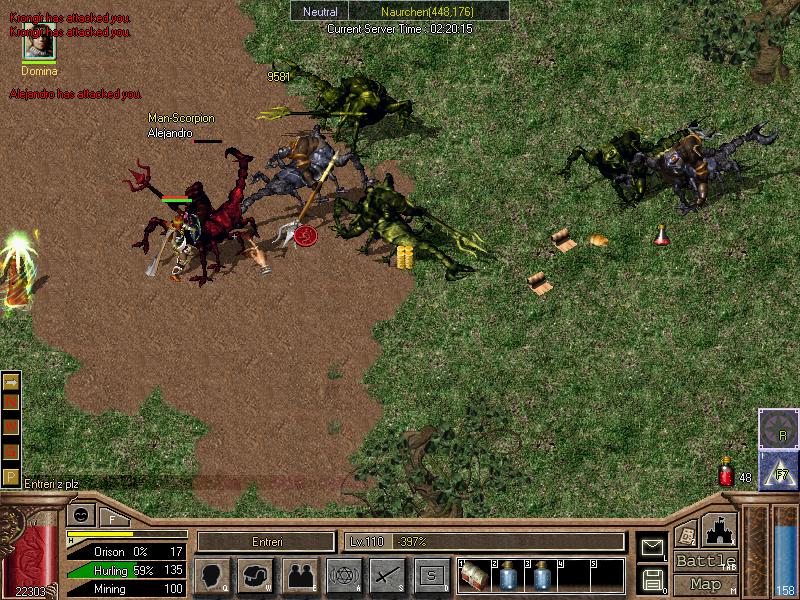Open the hexagram magic button
800x600 pixels.
coord(344,576)
